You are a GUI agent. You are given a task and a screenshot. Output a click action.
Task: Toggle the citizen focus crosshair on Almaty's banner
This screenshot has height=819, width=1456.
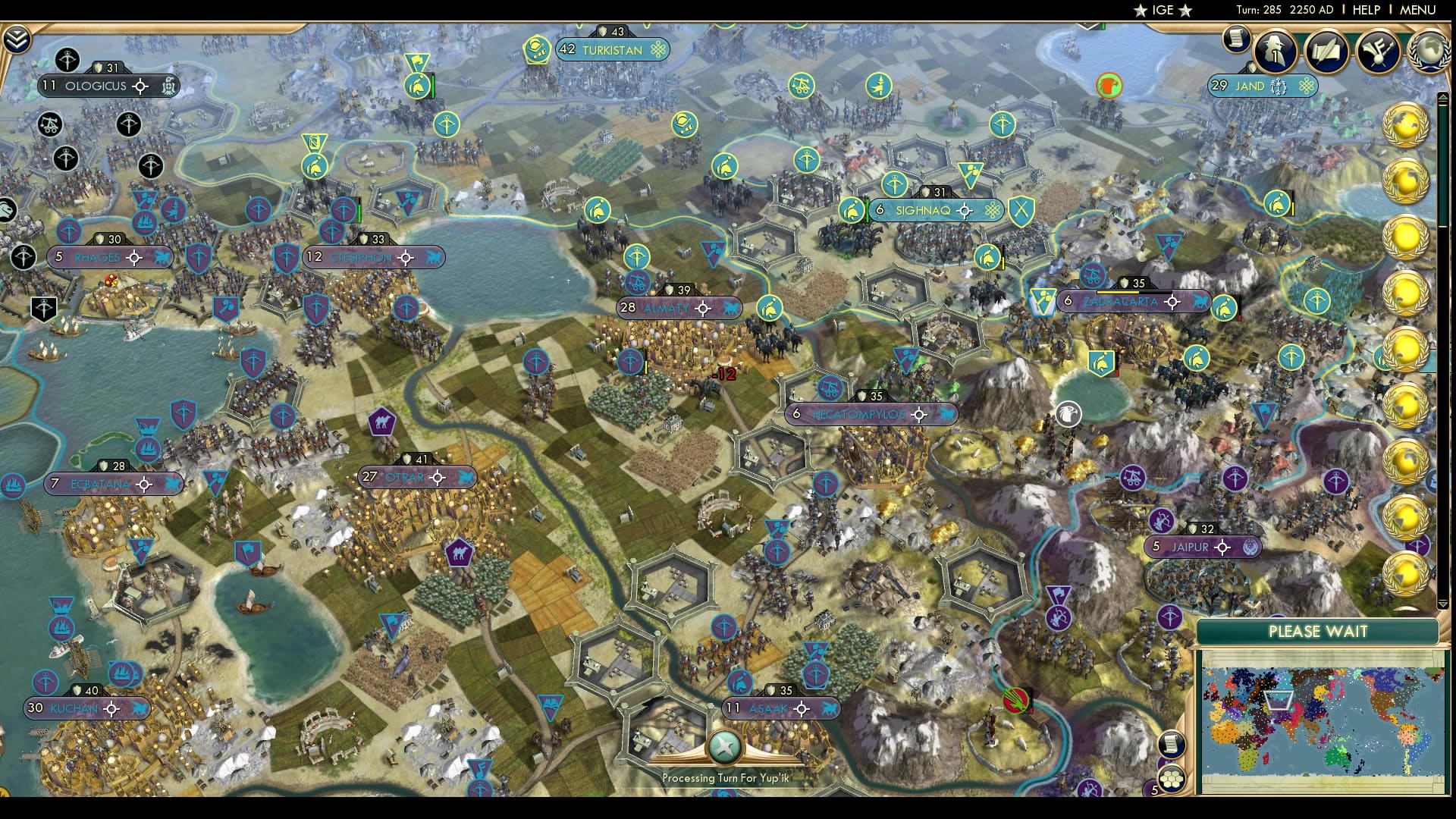tap(704, 308)
